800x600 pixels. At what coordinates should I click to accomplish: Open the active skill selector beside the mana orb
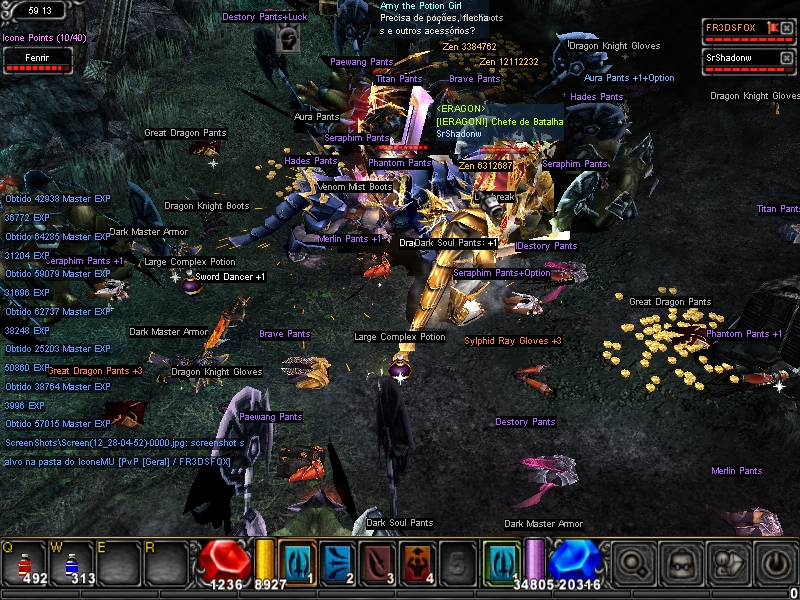[x=501, y=562]
